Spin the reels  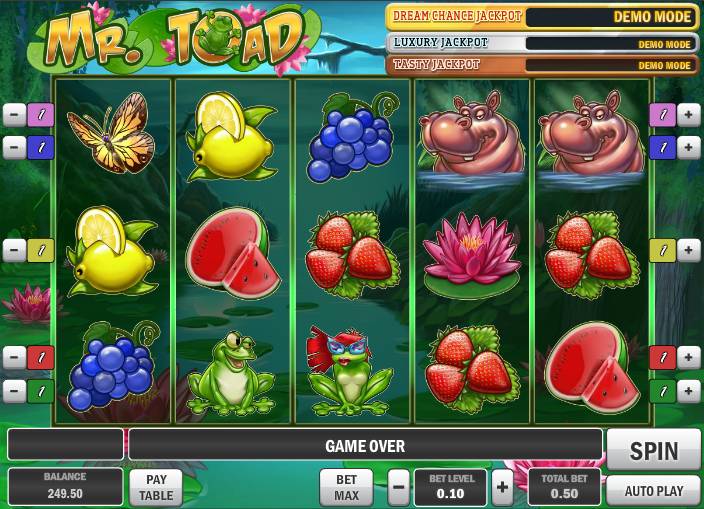[x=654, y=450]
